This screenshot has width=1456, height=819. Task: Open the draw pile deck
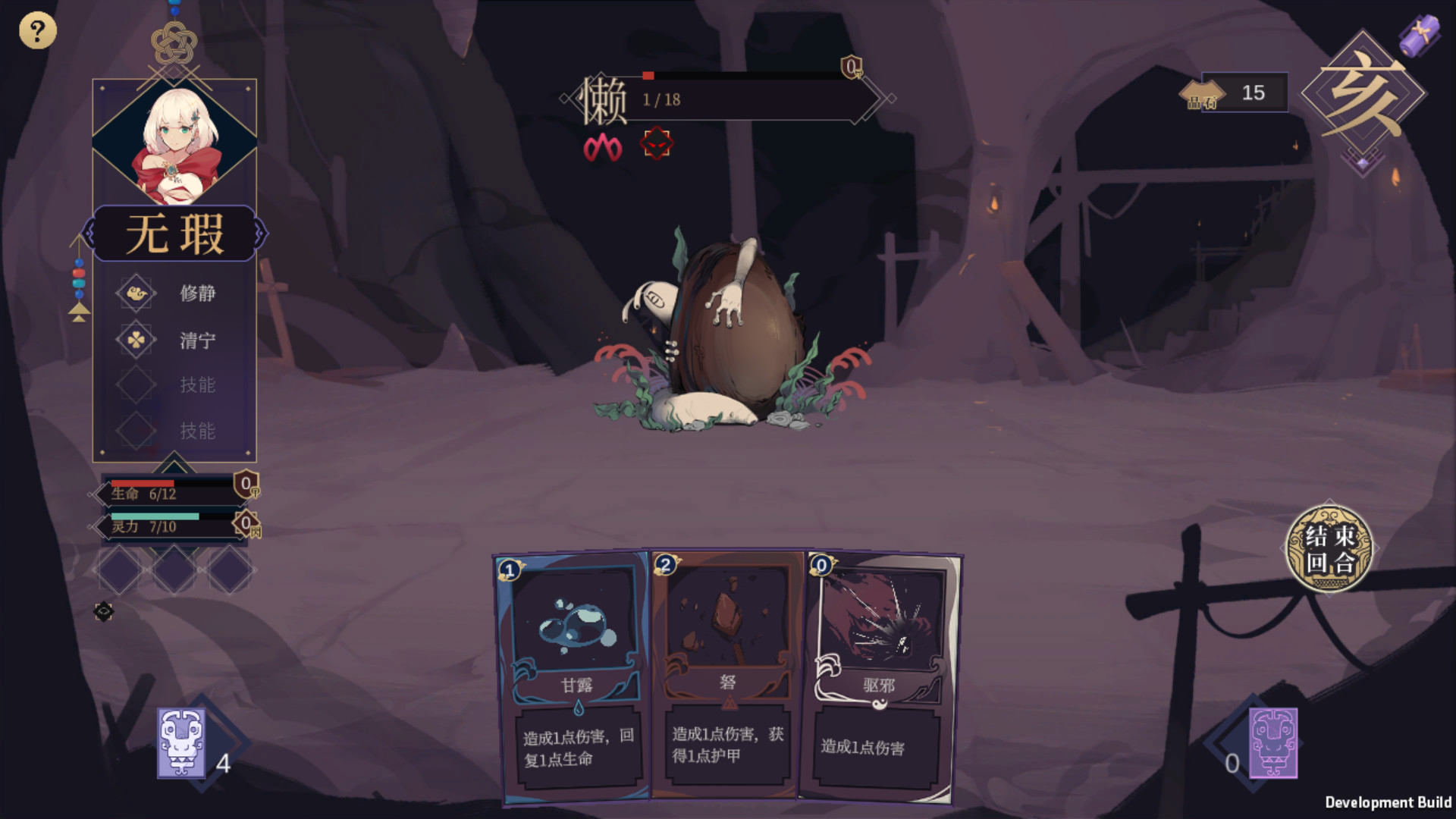182,743
